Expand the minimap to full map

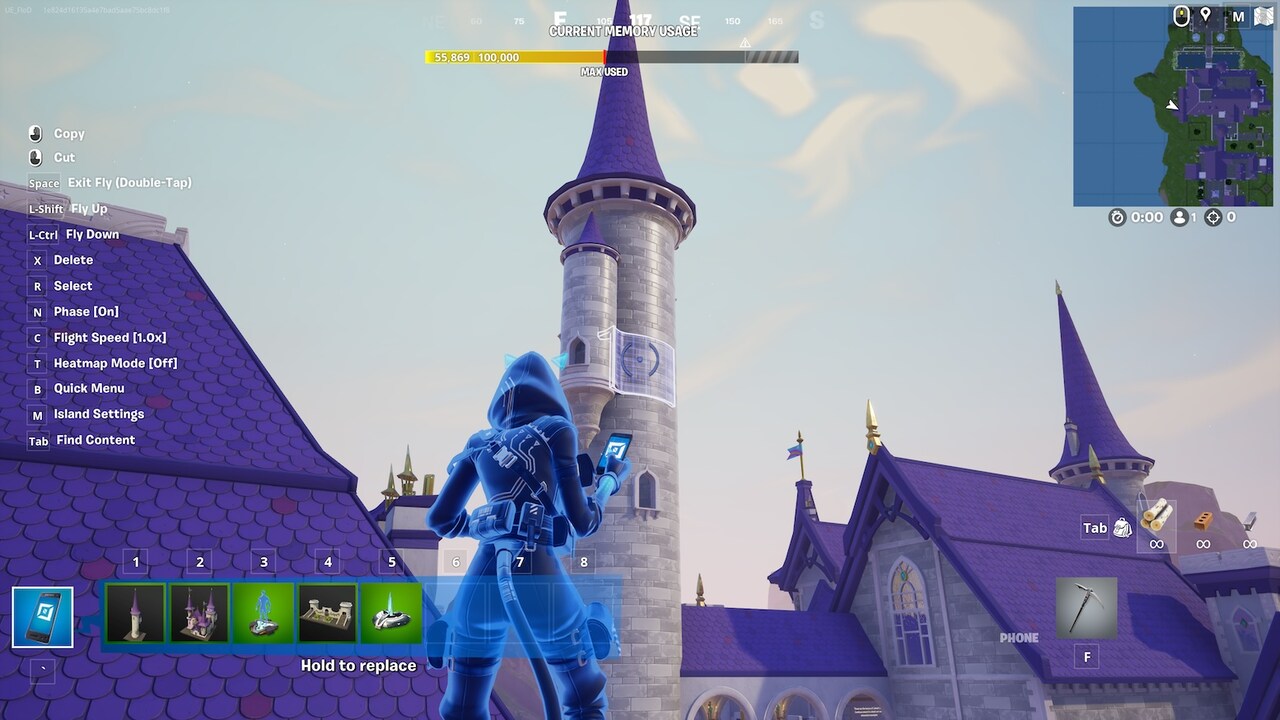click(1262, 15)
